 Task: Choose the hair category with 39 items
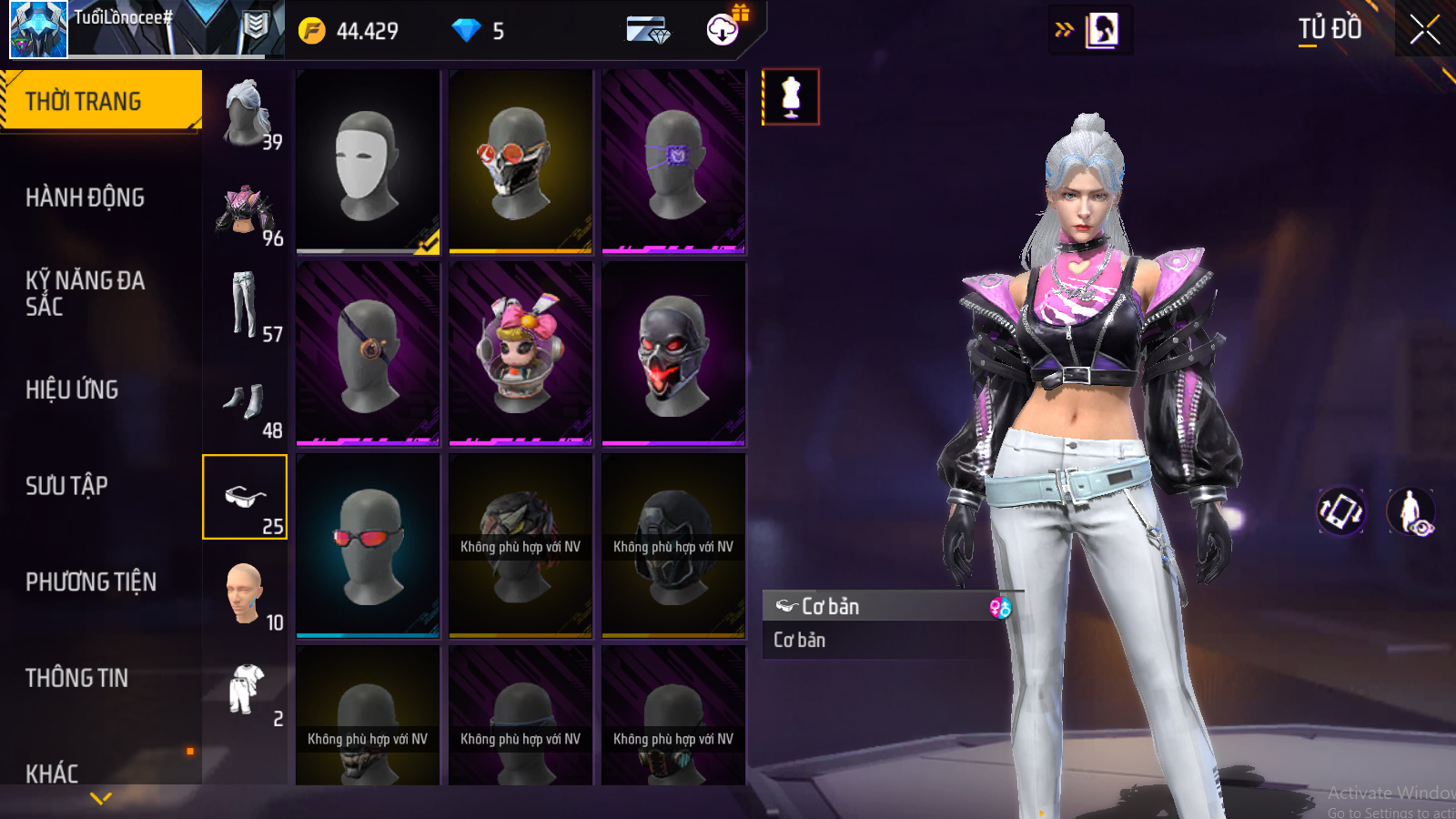coord(246,113)
